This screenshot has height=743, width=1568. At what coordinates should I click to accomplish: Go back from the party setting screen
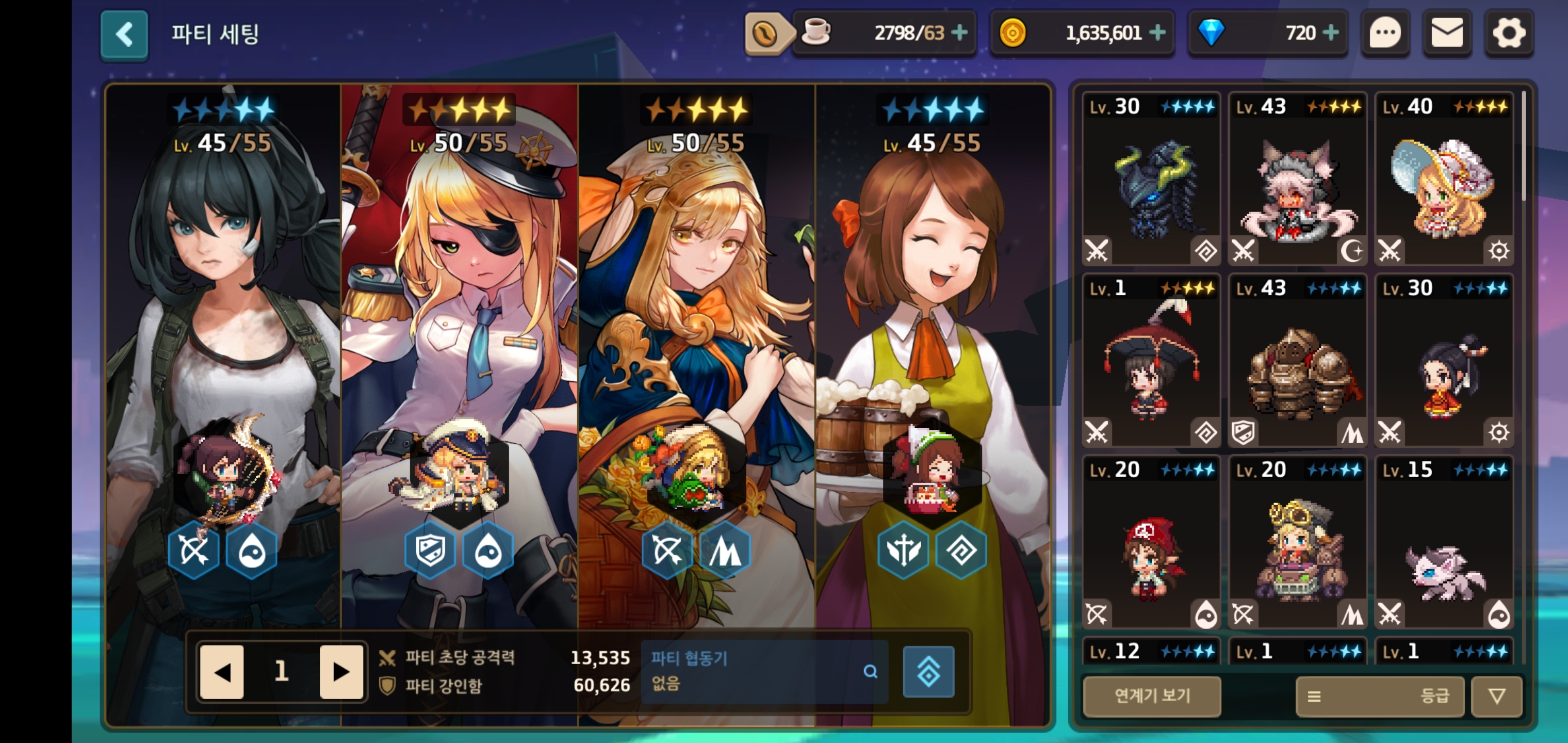[x=124, y=35]
